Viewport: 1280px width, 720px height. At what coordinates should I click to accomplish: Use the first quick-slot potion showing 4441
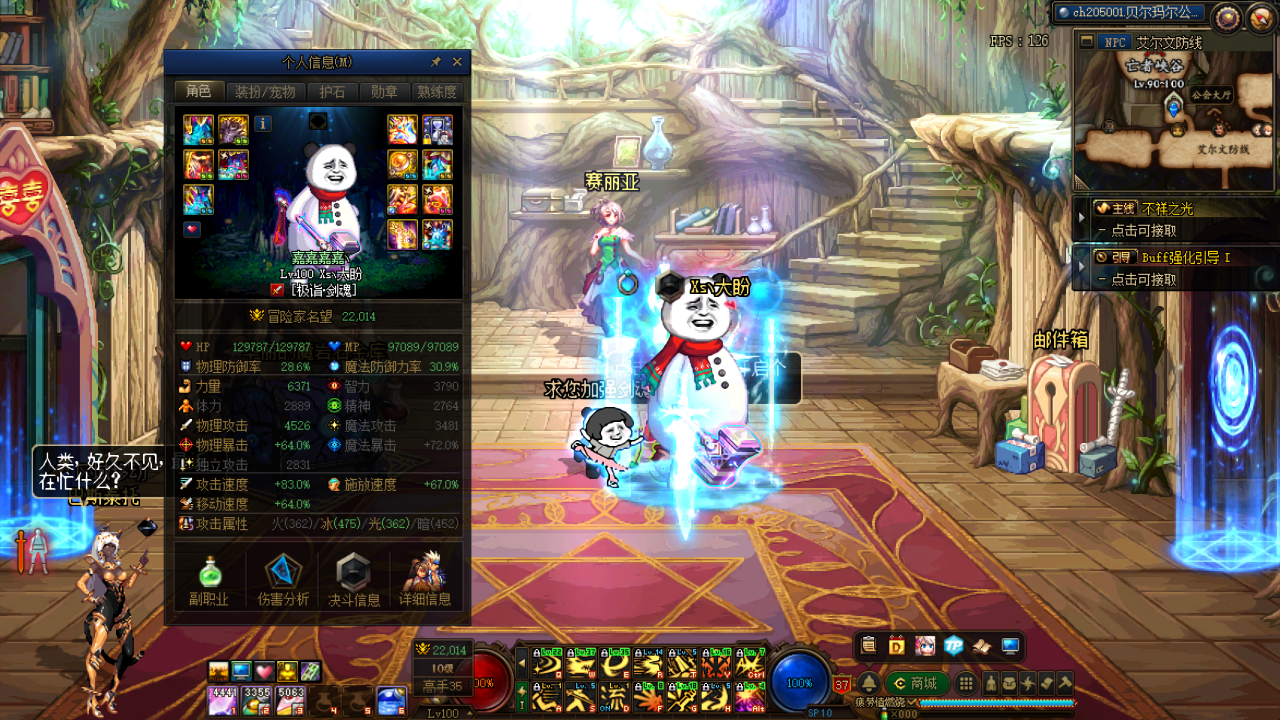222,700
